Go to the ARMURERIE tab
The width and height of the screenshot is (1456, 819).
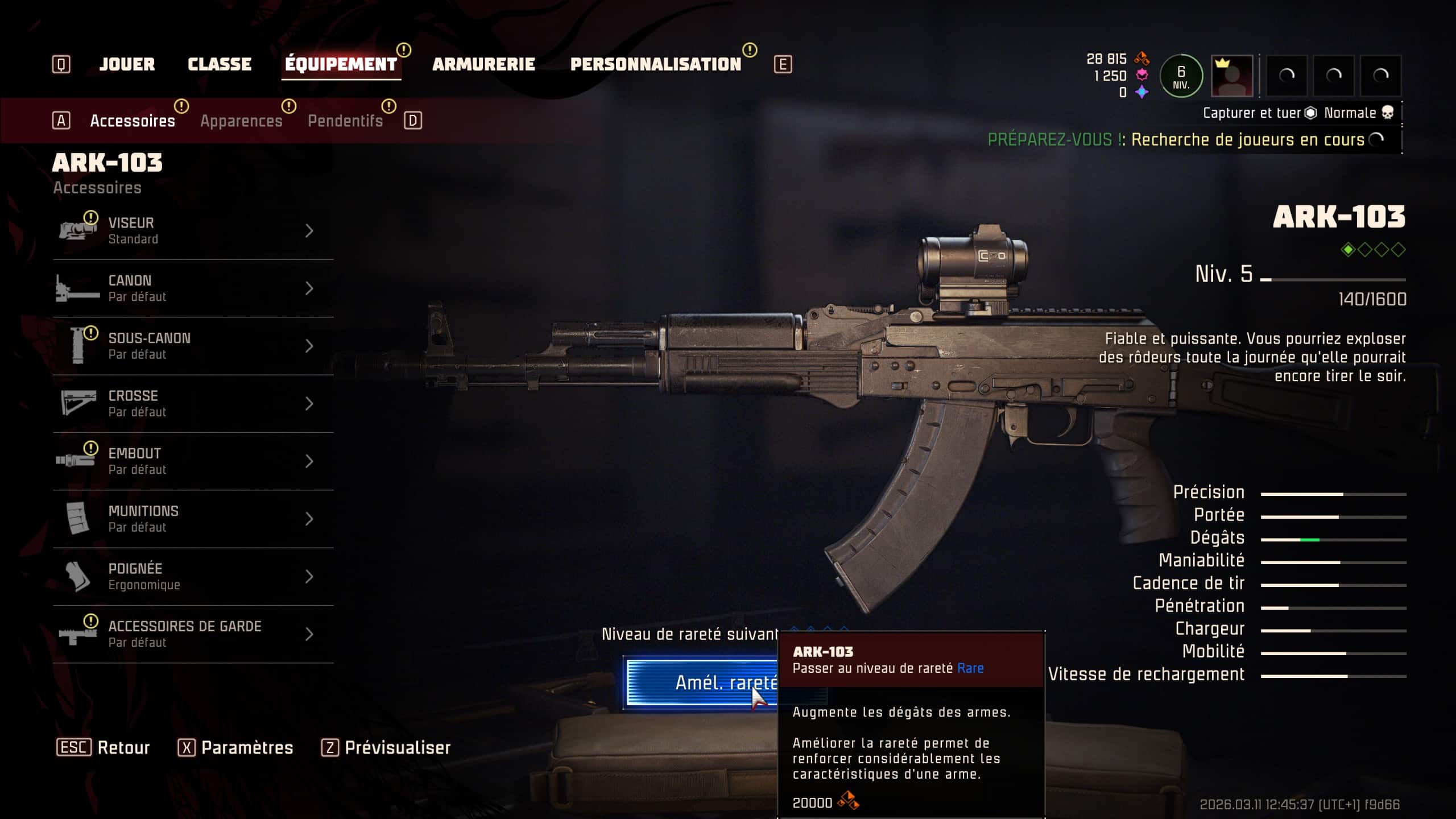coord(483,64)
